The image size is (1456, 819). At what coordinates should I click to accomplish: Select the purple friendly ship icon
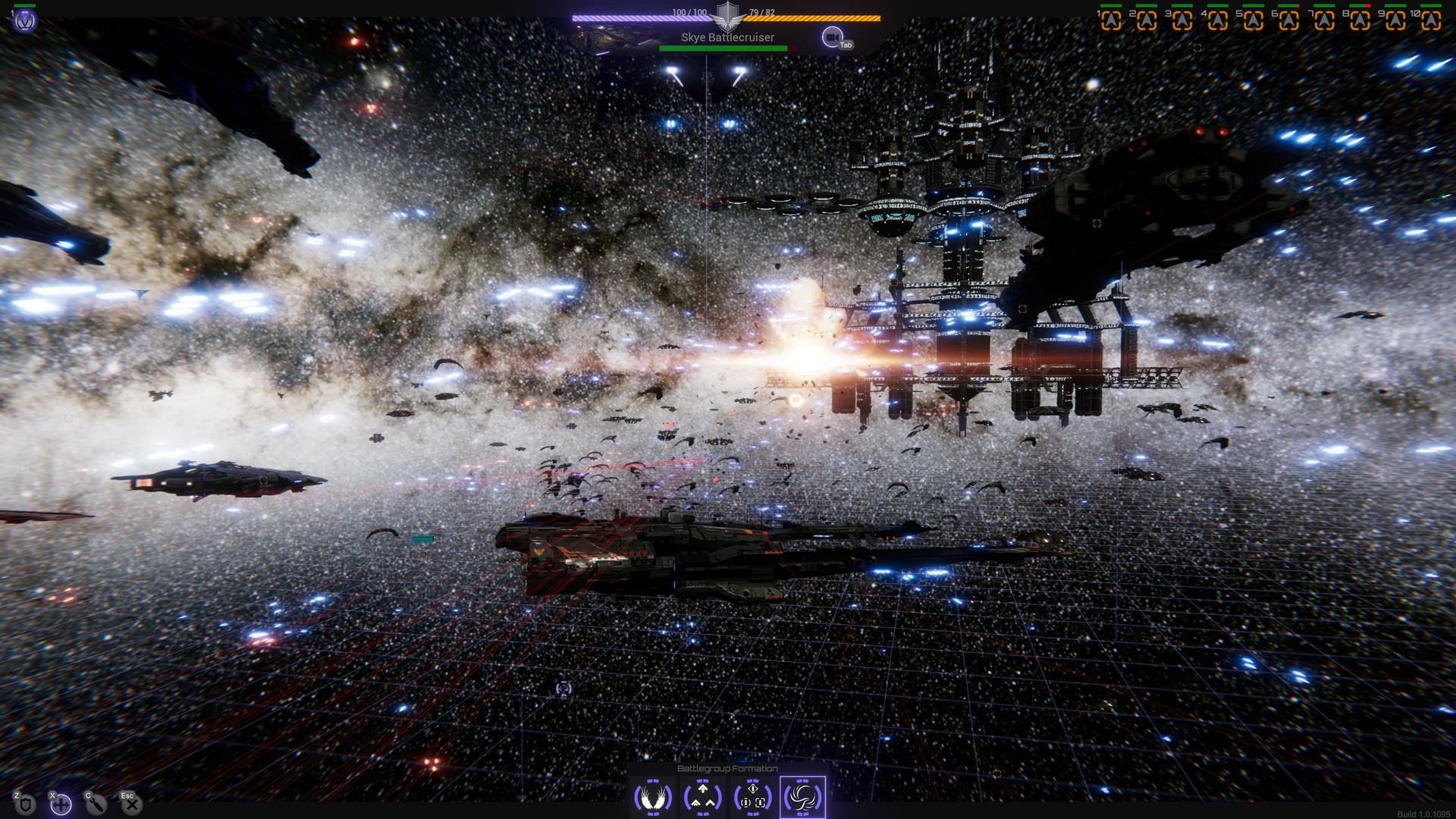26,20
